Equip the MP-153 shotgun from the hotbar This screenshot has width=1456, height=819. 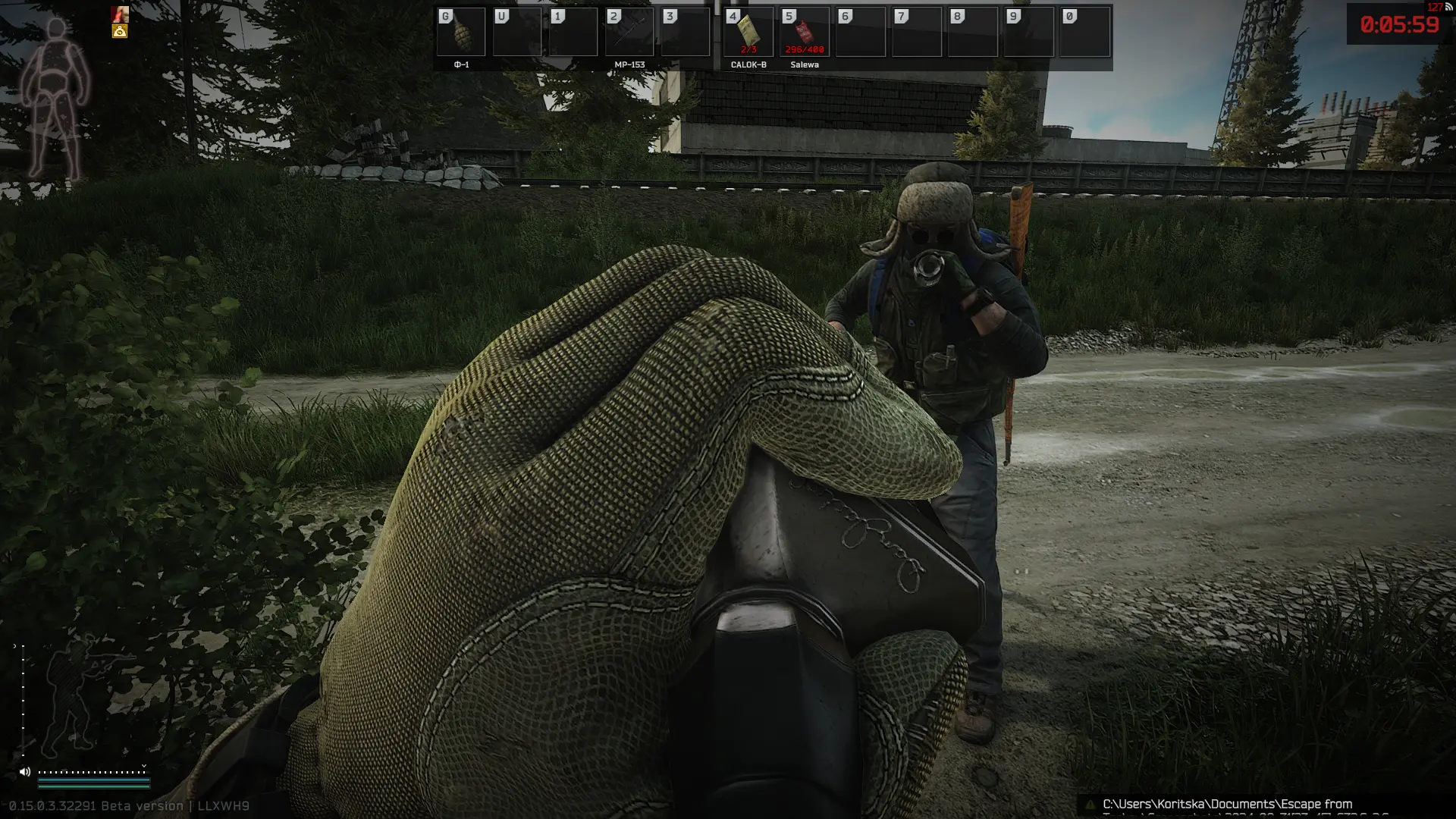point(629,33)
